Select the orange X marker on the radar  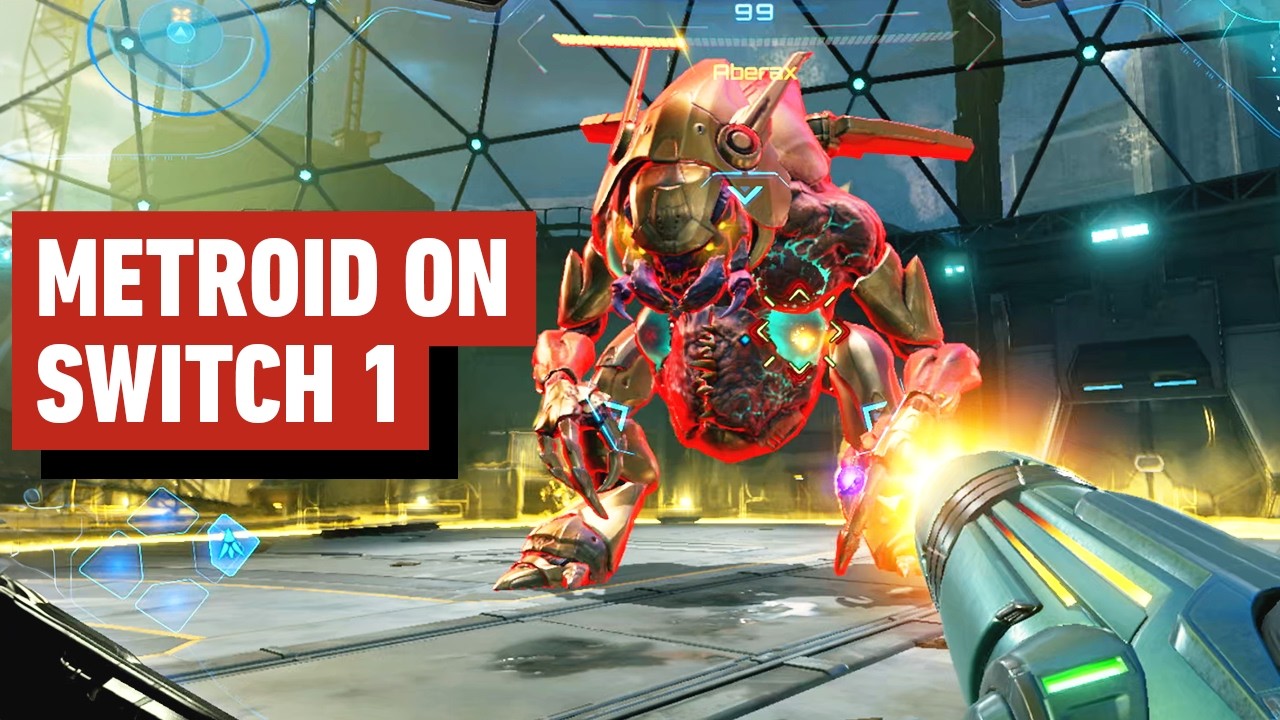(180, 13)
